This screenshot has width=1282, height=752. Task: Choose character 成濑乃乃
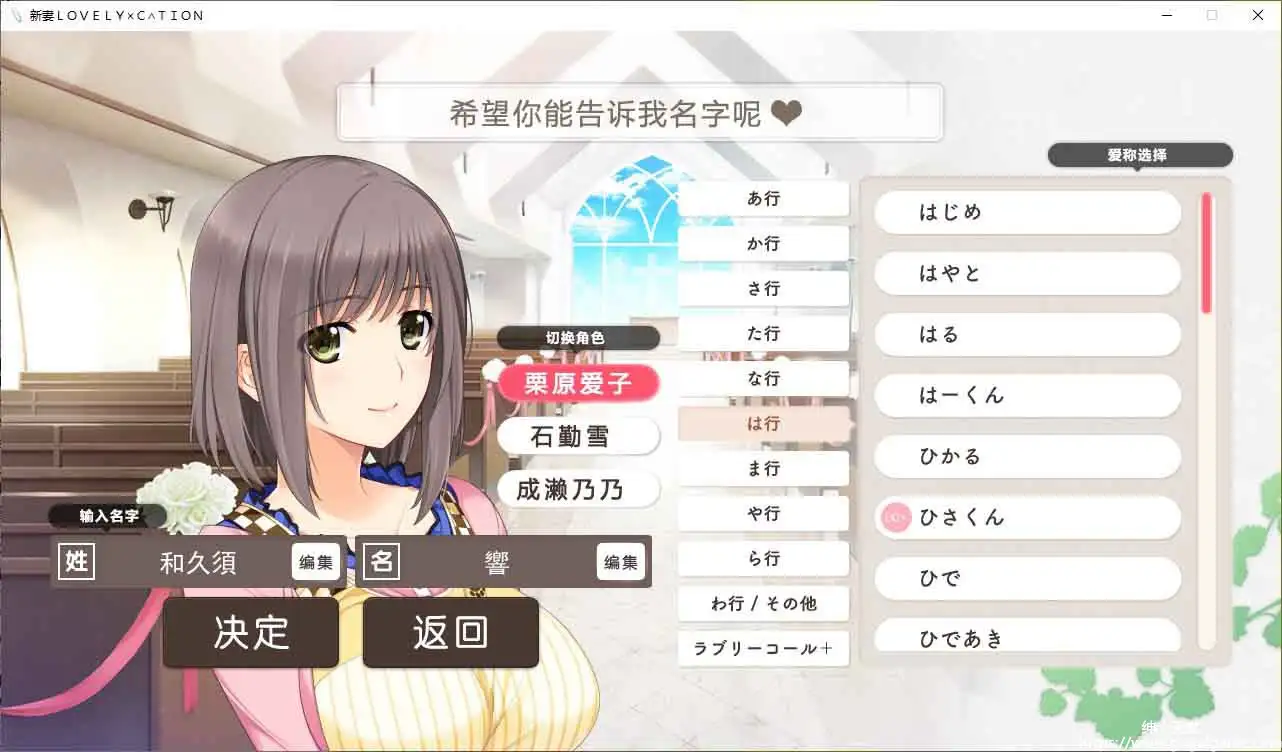point(578,490)
